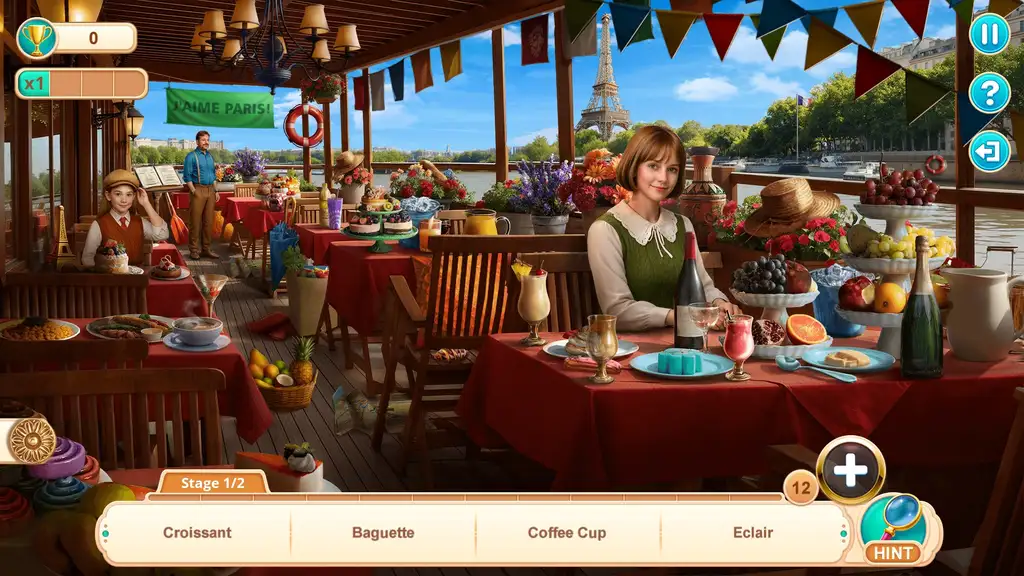Pause the game with the pause button

(x=989, y=34)
